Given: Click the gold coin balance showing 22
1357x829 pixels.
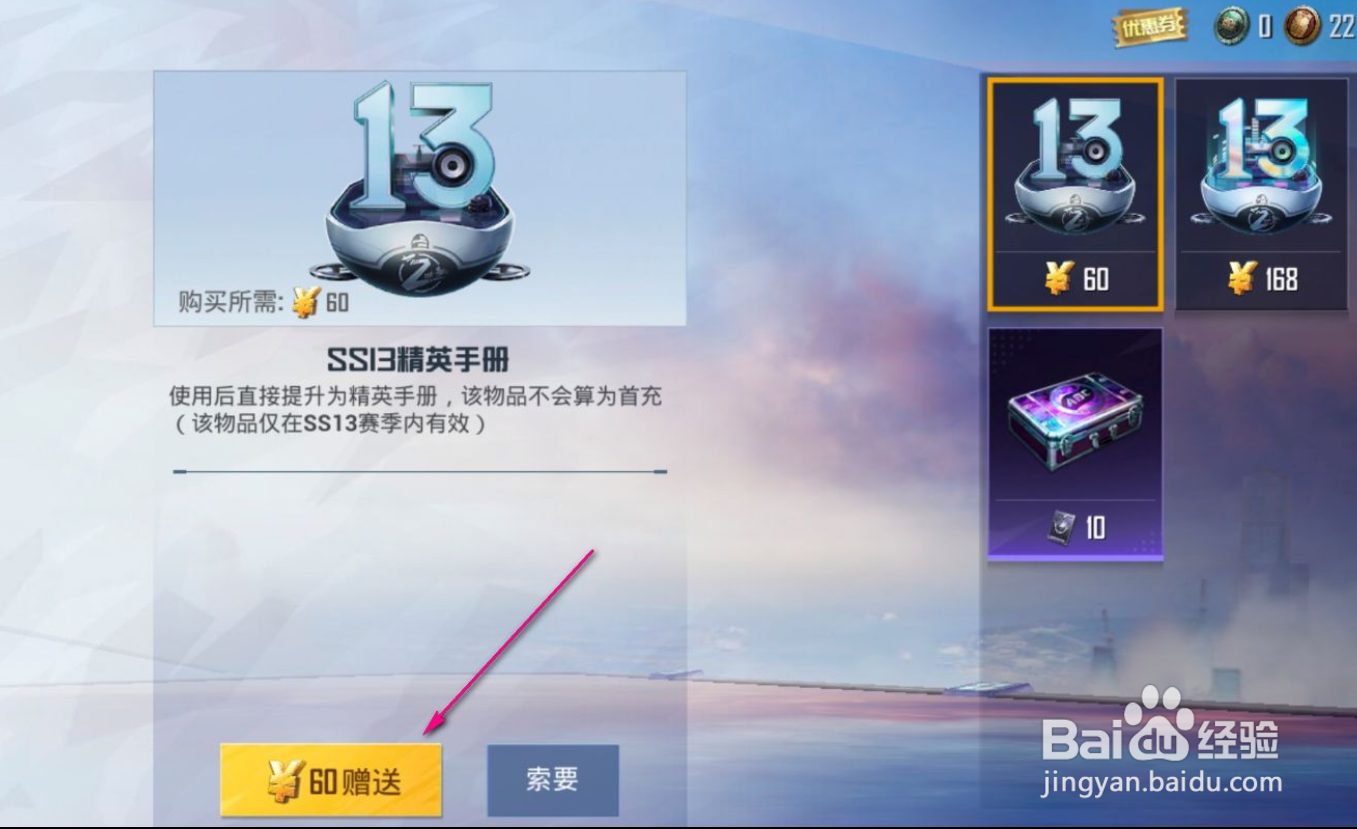Looking at the screenshot, I should coord(1340,26).
